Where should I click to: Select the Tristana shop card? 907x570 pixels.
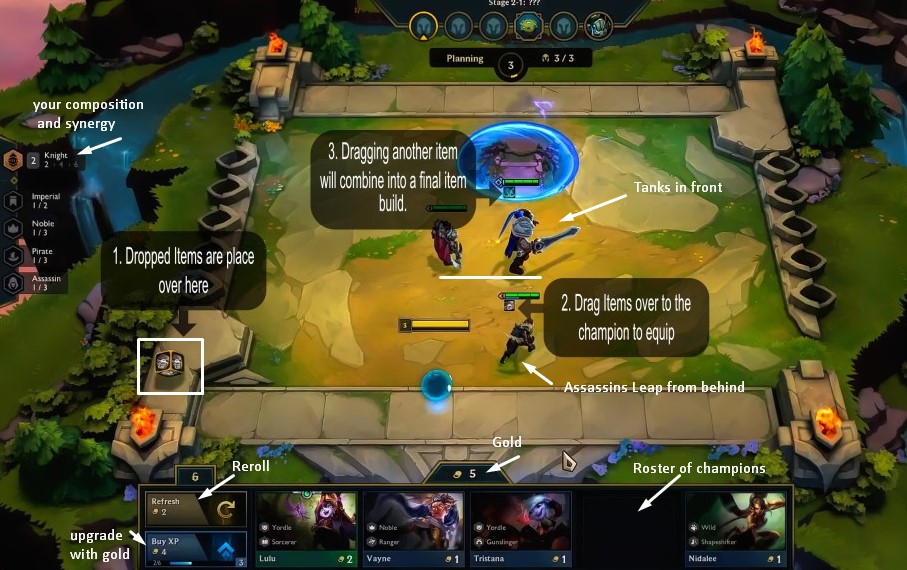(520, 529)
